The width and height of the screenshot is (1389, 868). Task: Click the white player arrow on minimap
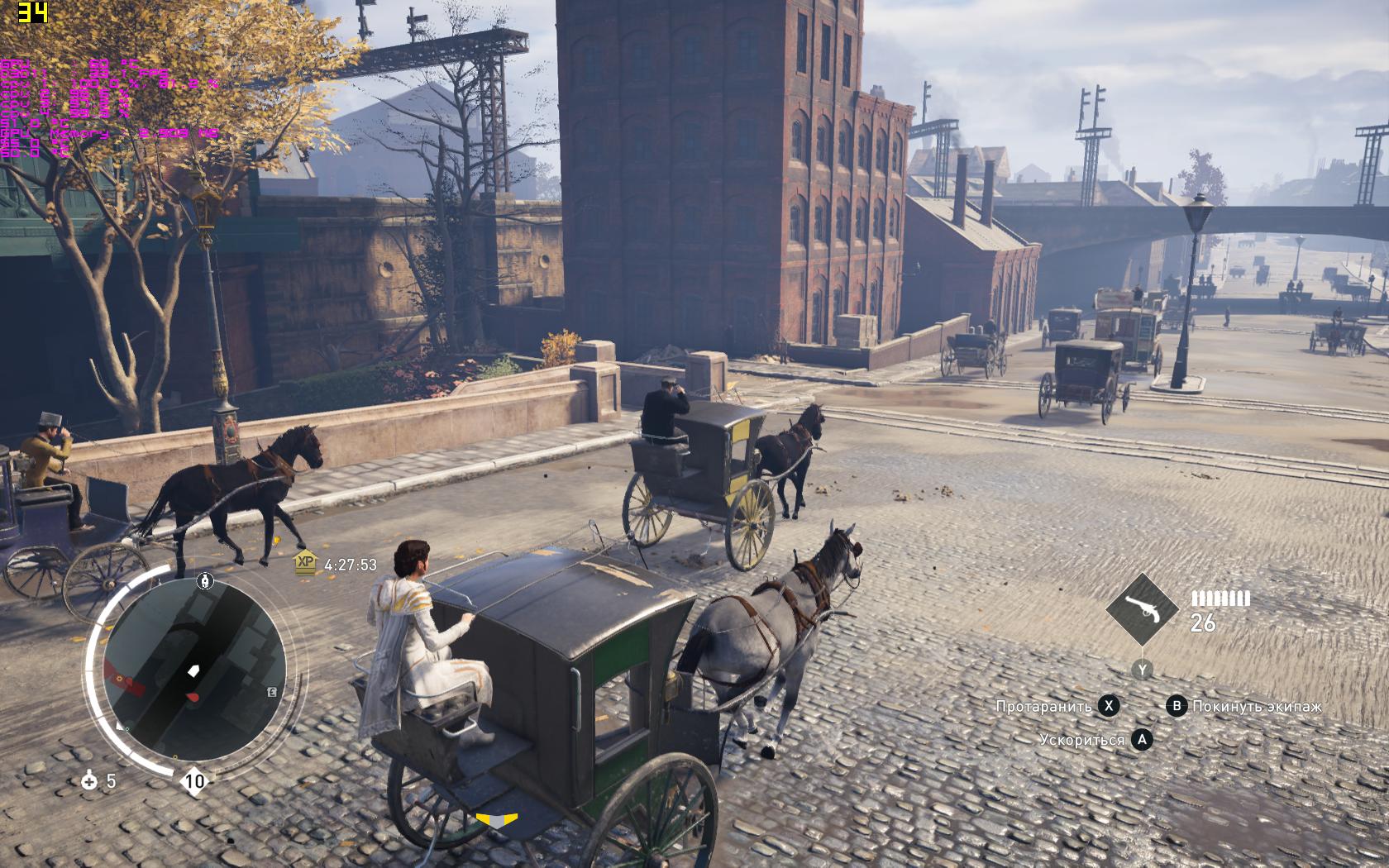pos(194,670)
